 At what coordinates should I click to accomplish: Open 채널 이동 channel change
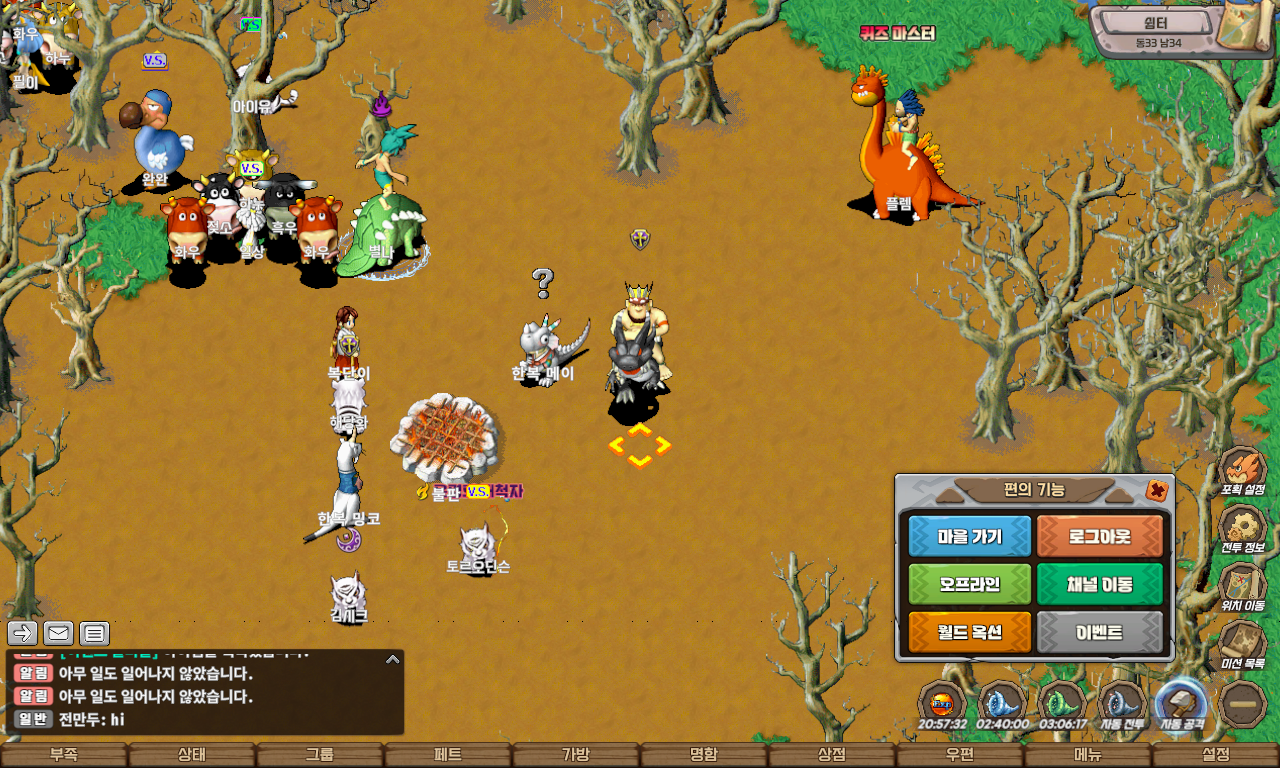point(1100,584)
